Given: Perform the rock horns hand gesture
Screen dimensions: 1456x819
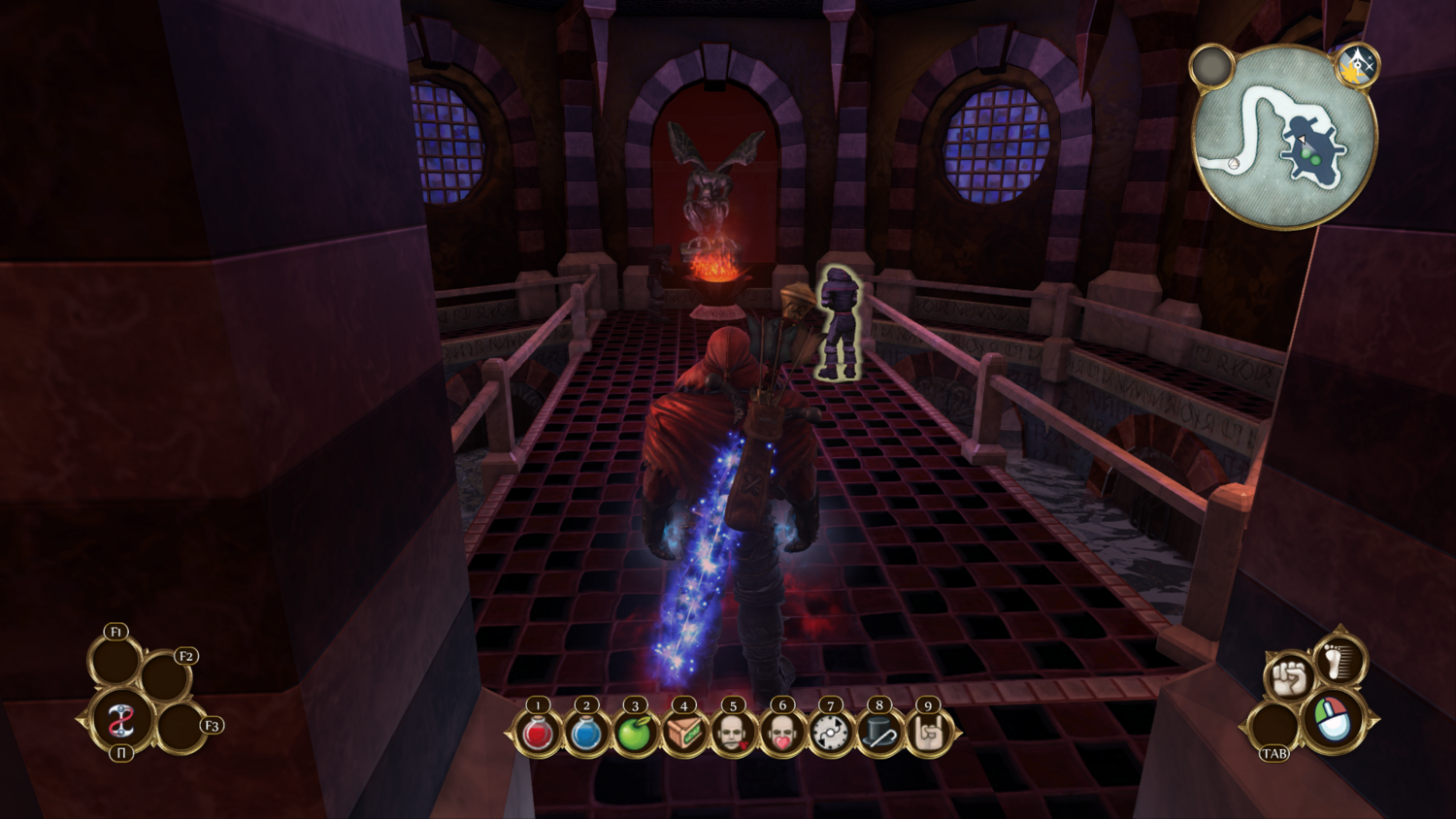Looking at the screenshot, I should tap(929, 734).
